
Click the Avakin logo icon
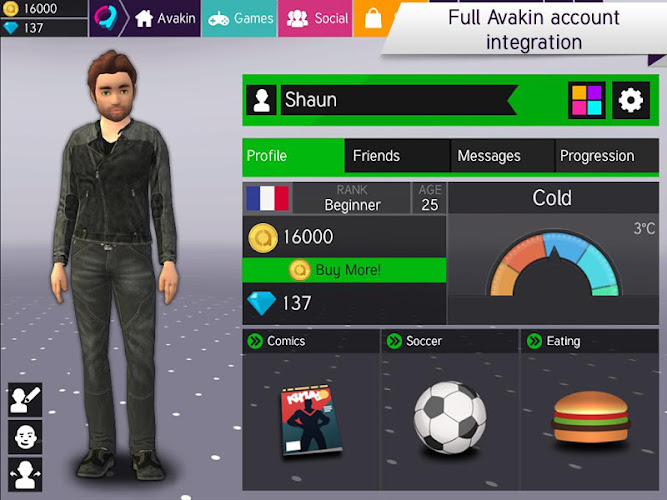coord(107,18)
